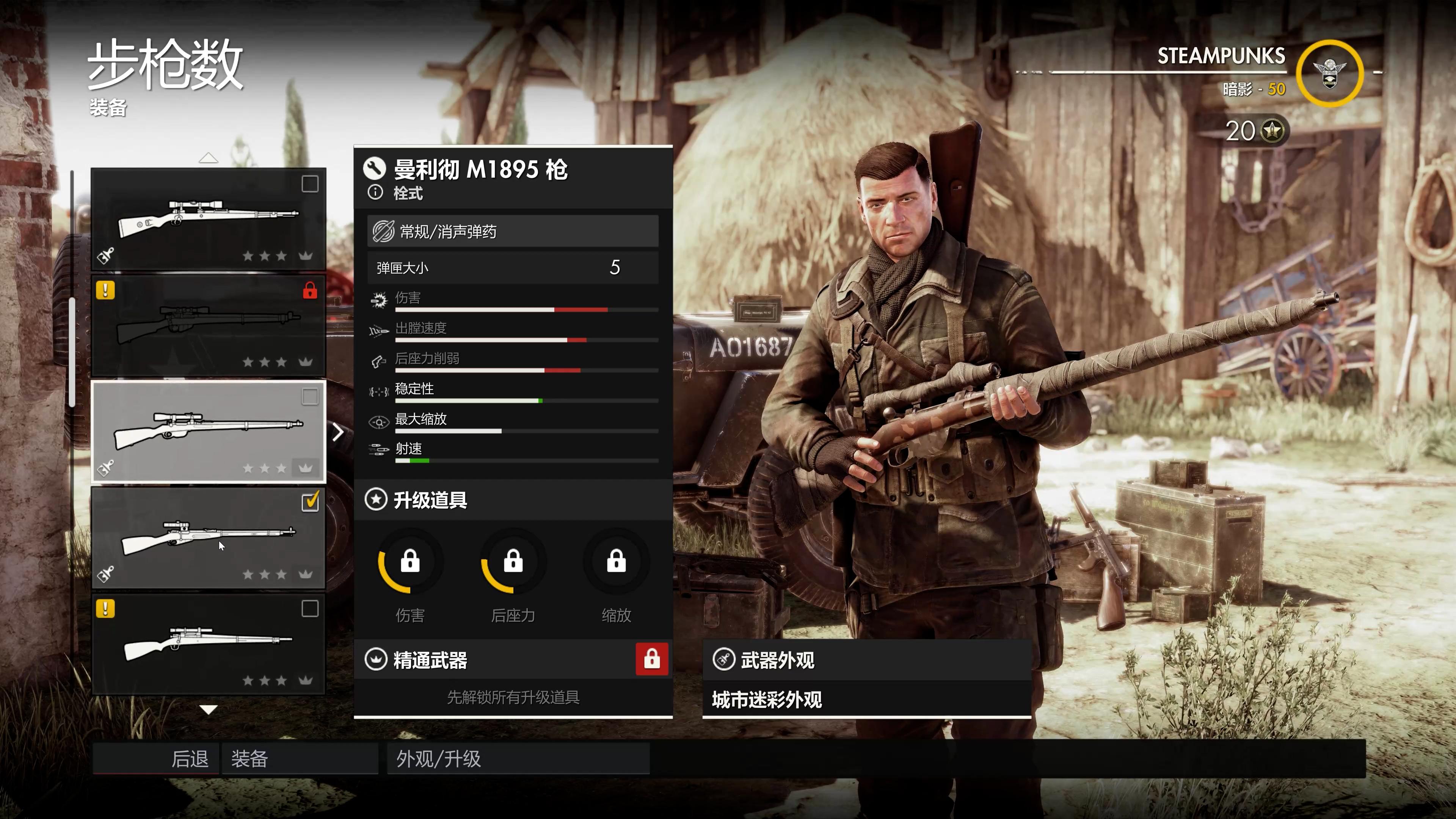Select the locked rifle with red padlock
Viewport: 1456px width, 819px height.
(x=209, y=326)
